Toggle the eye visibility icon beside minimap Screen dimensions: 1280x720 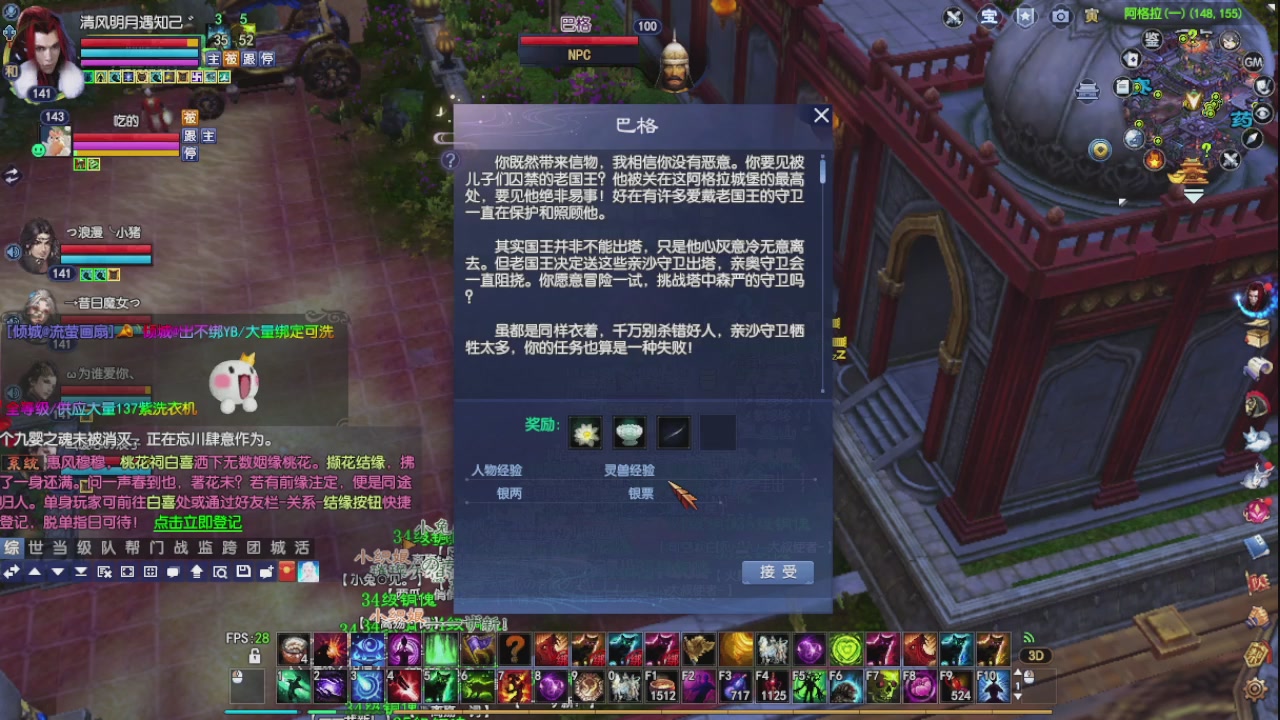1261,112
